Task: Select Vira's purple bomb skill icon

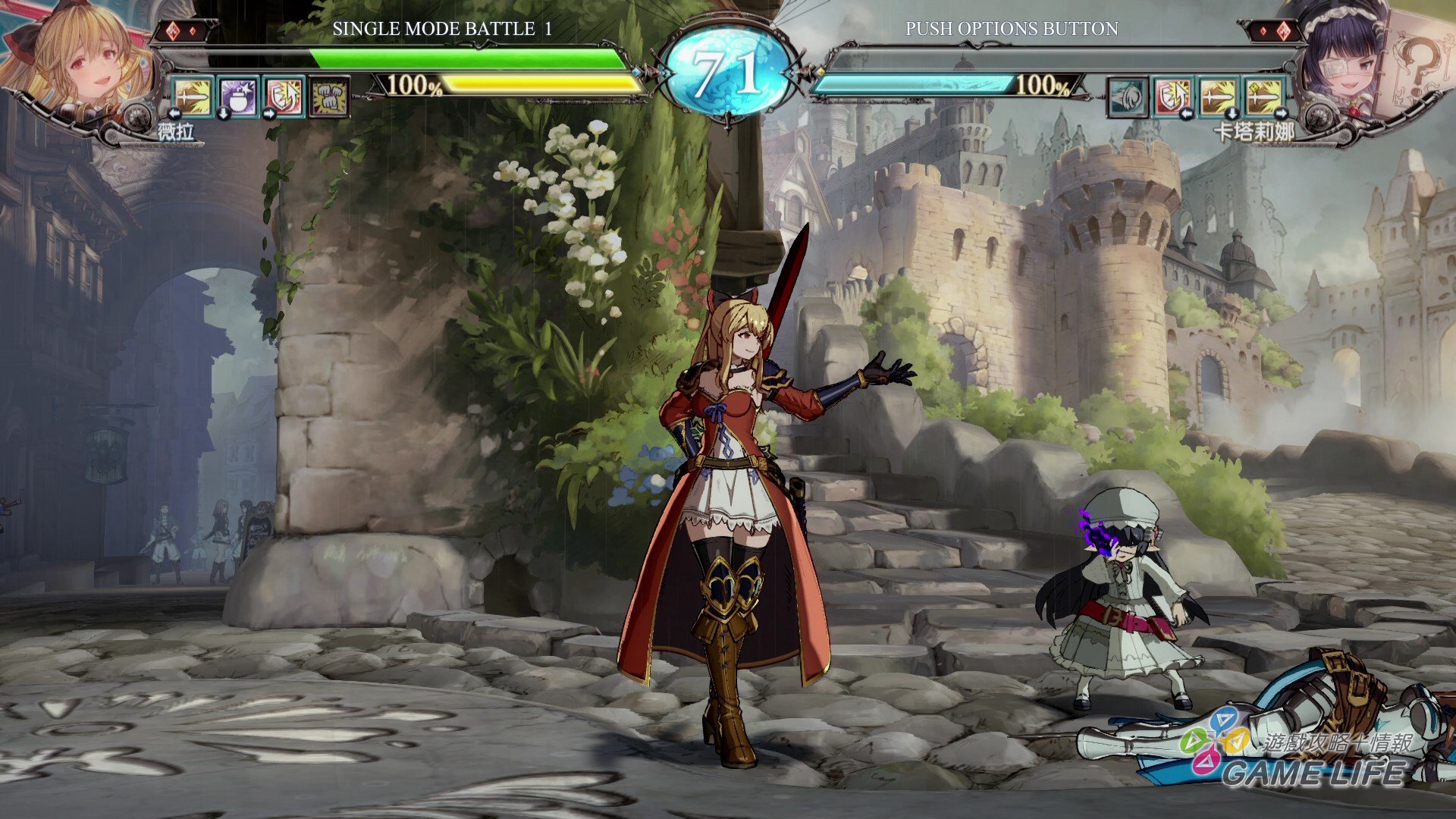Action: coord(238,97)
